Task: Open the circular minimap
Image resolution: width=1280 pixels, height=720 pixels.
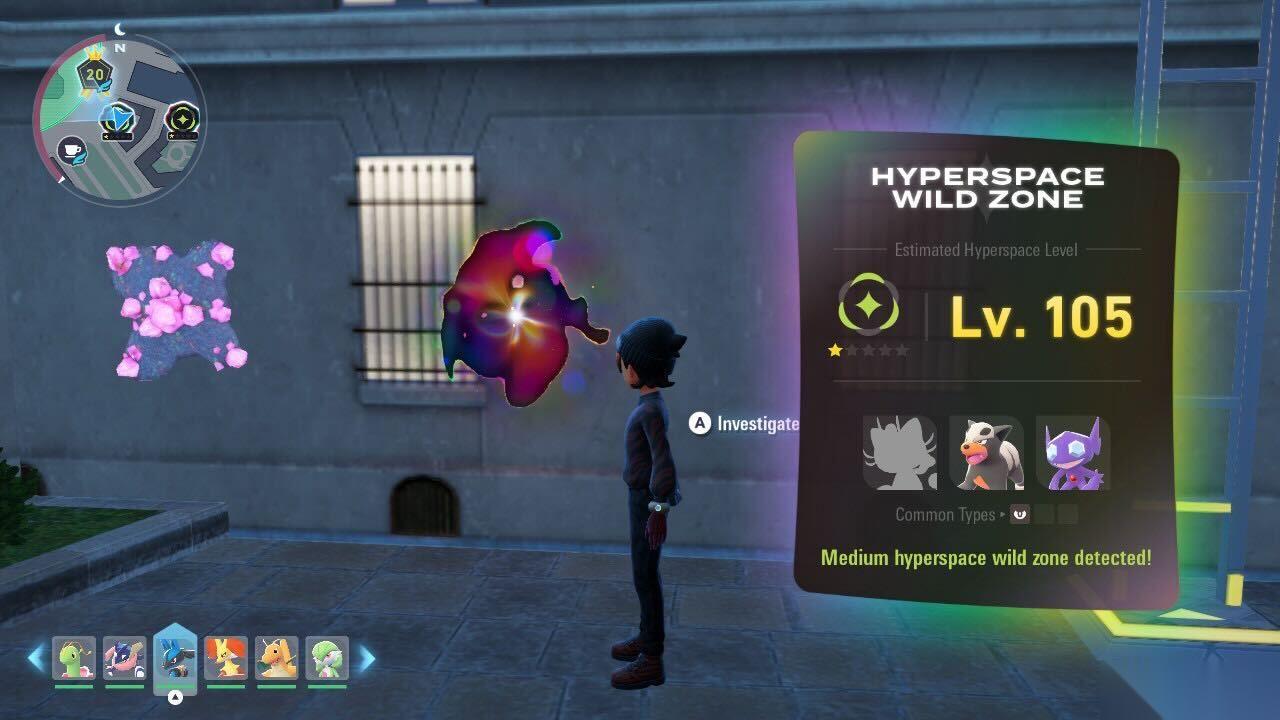Action: (119, 118)
